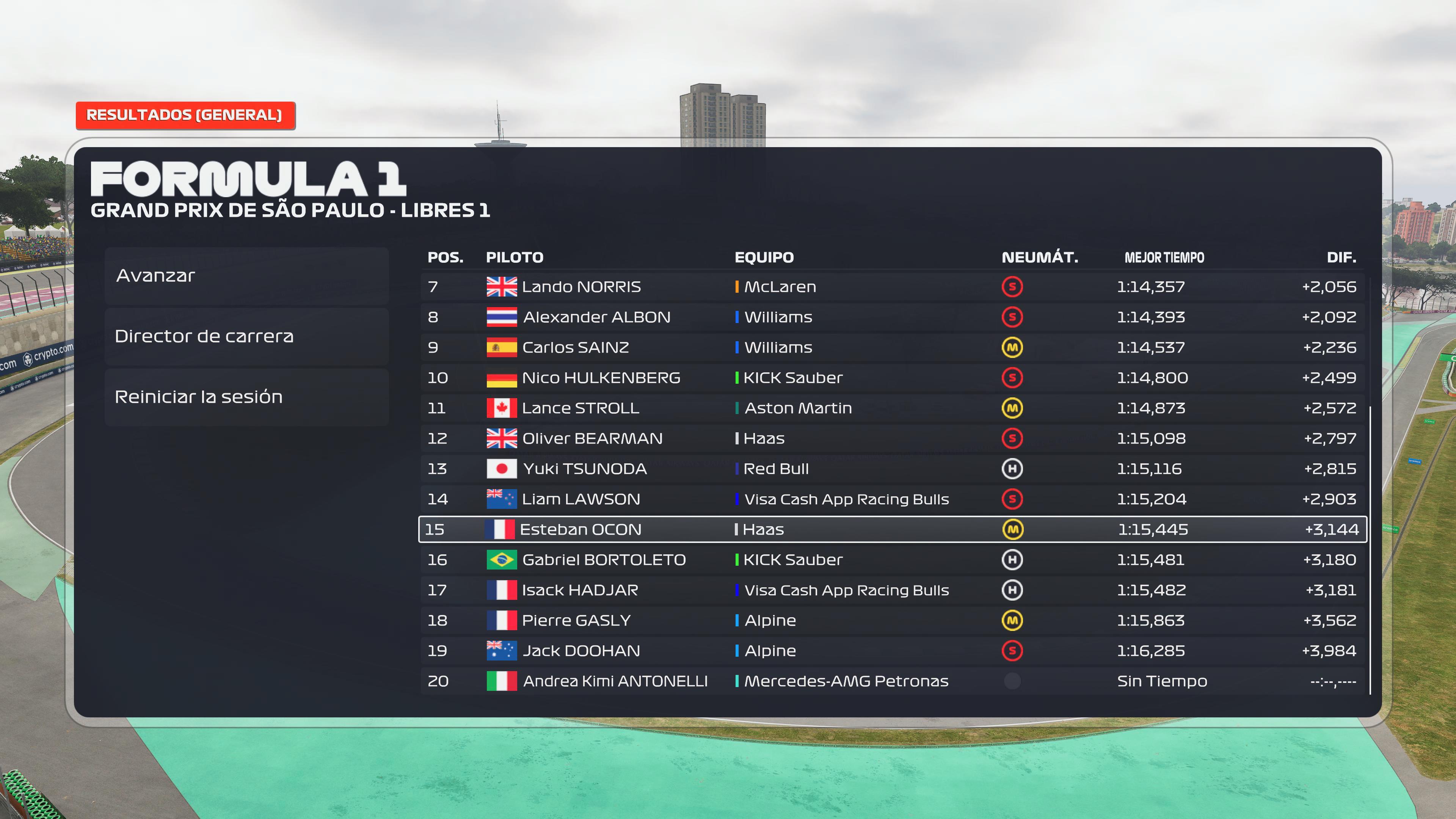Screen dimensions: 1456x819
Task: Choose the Avanzar menu option
Action: click(246, 276)
